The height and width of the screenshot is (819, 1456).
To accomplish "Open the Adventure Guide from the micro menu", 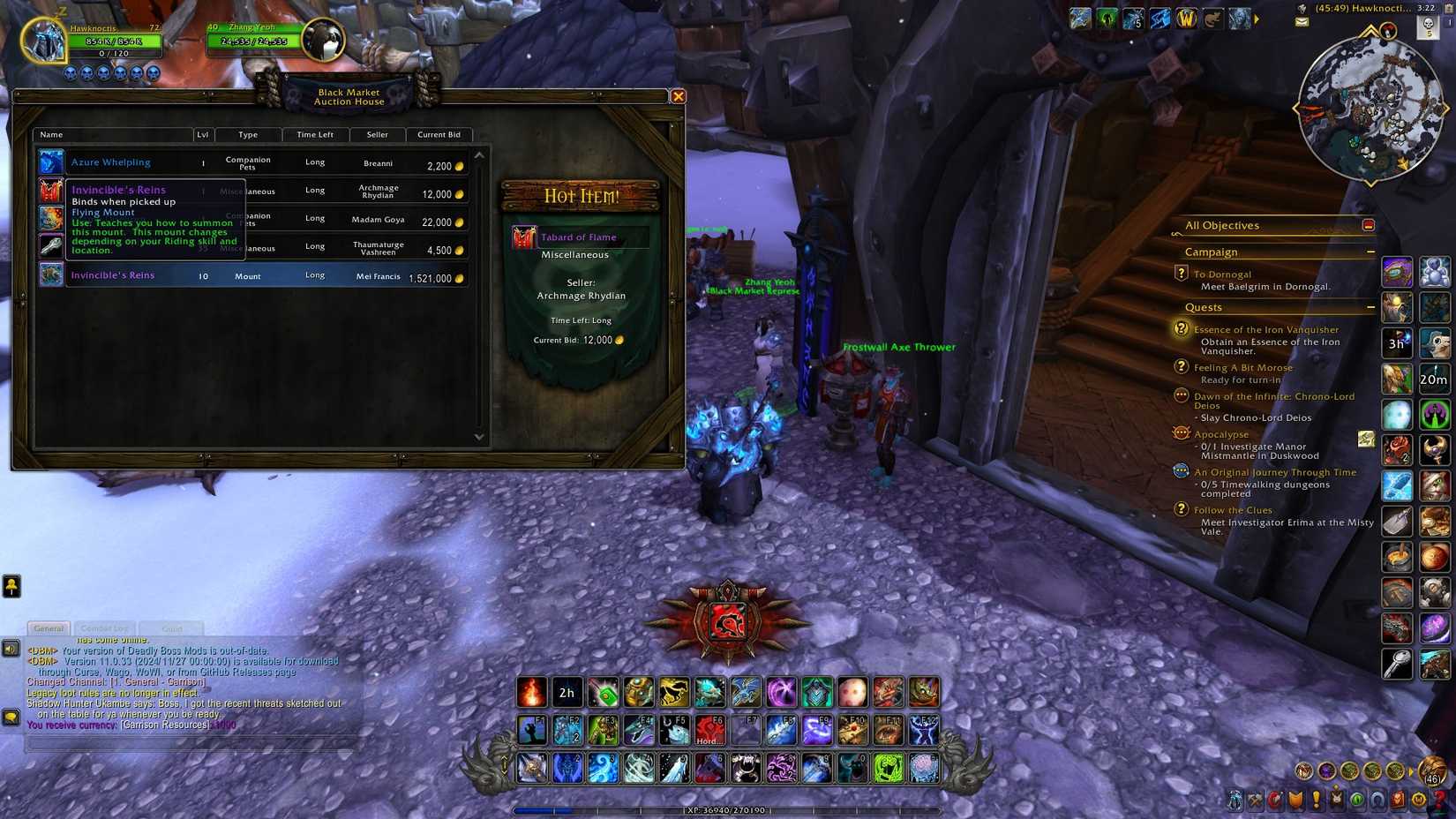I will (1399, 800).
